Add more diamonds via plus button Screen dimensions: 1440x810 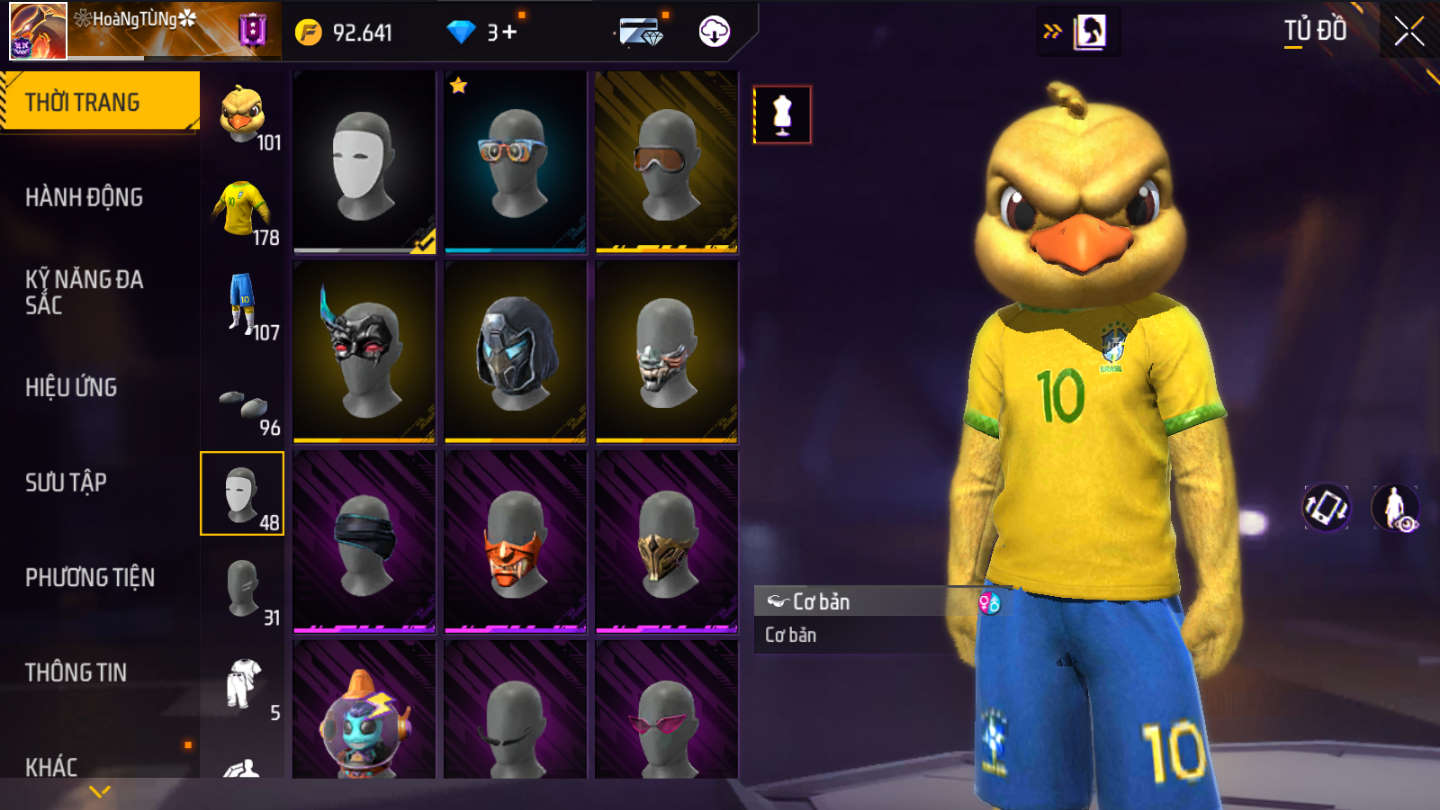pos(510,32)
